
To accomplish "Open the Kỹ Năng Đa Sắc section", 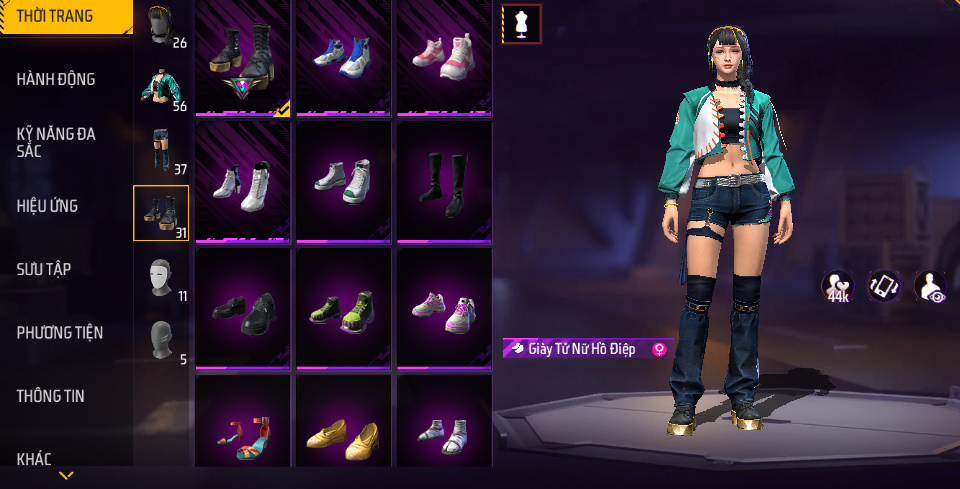I will [x=56, y=142].
